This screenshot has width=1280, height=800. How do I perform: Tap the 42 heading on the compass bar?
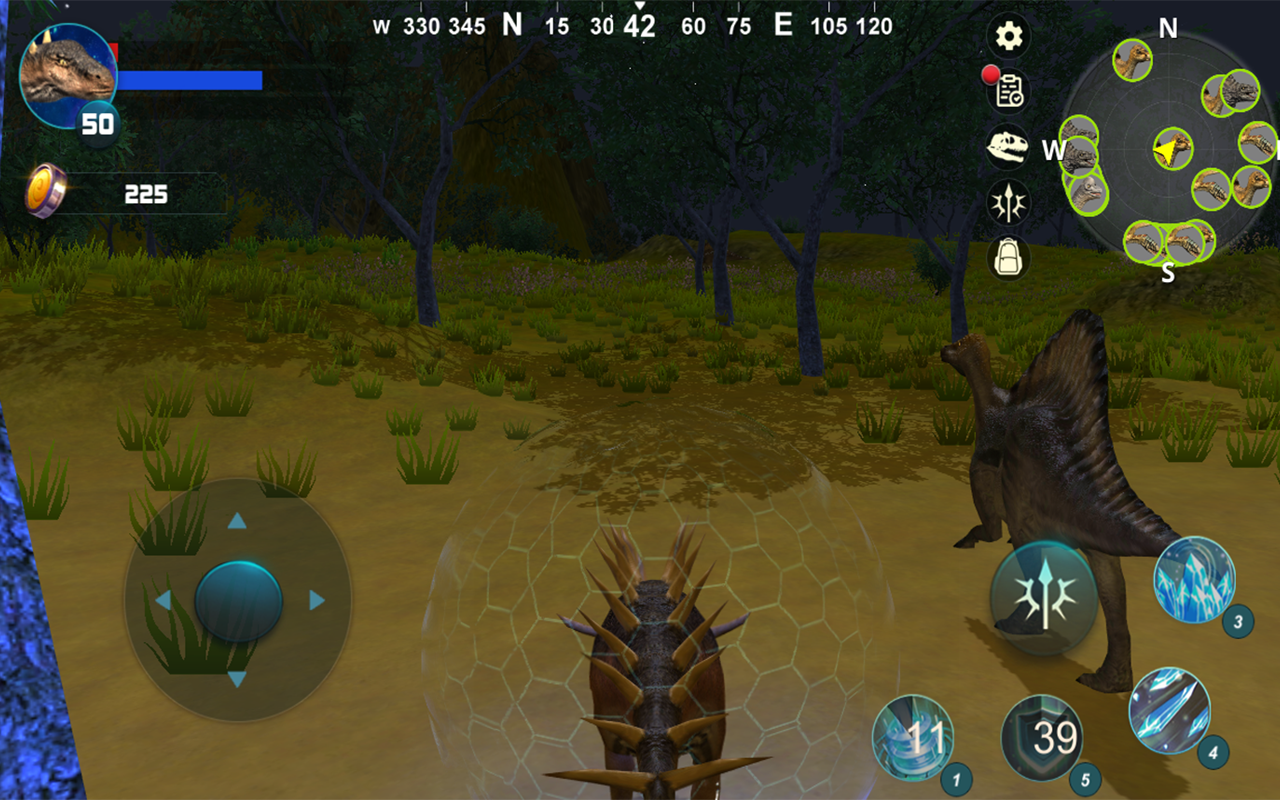pos(638,25)
